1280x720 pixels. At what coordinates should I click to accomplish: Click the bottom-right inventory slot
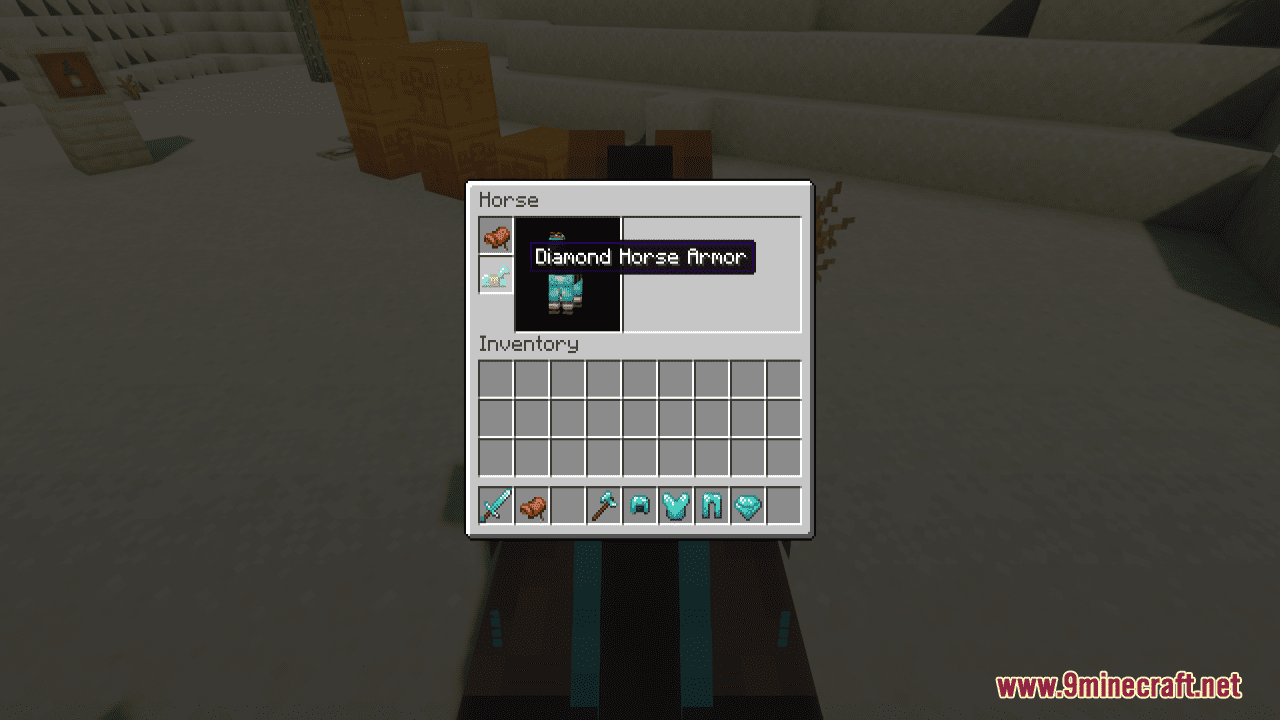pos(783,458)
